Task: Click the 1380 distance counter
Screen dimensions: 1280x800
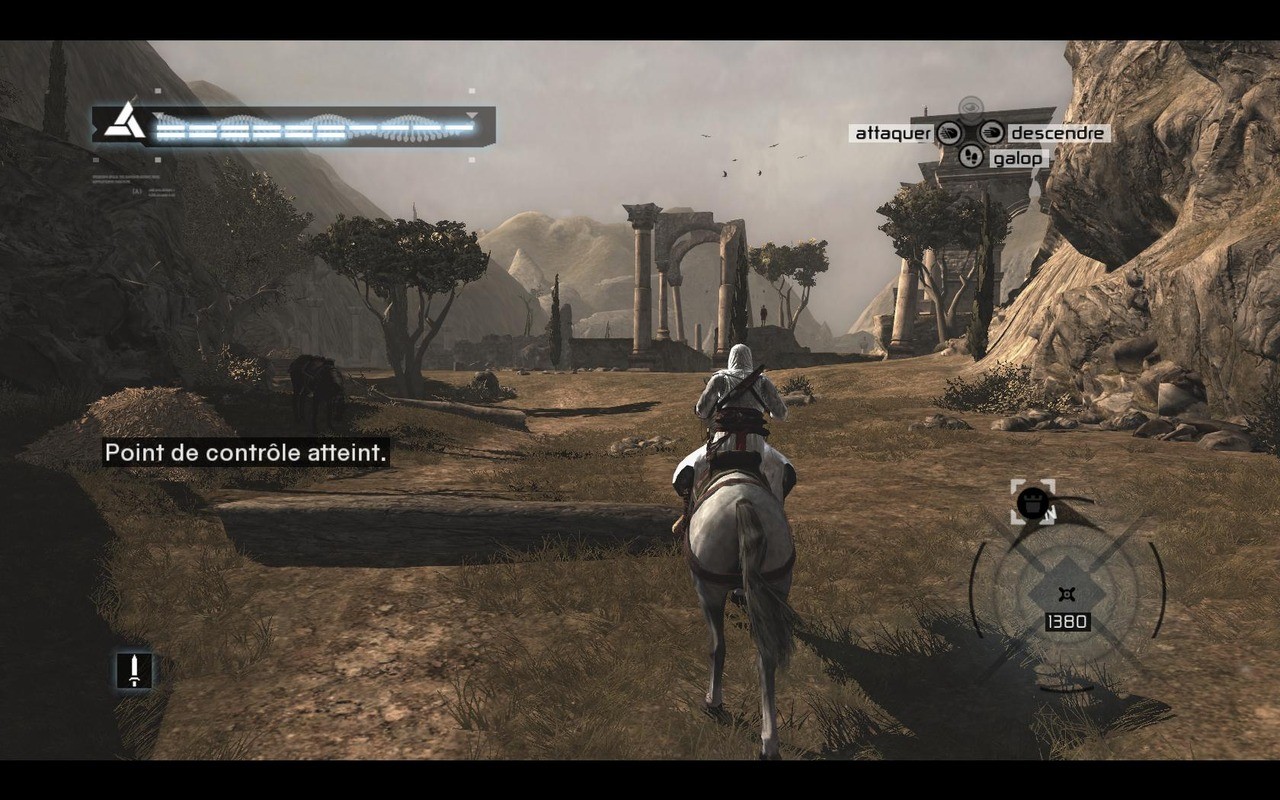Action: point(1066,622)
